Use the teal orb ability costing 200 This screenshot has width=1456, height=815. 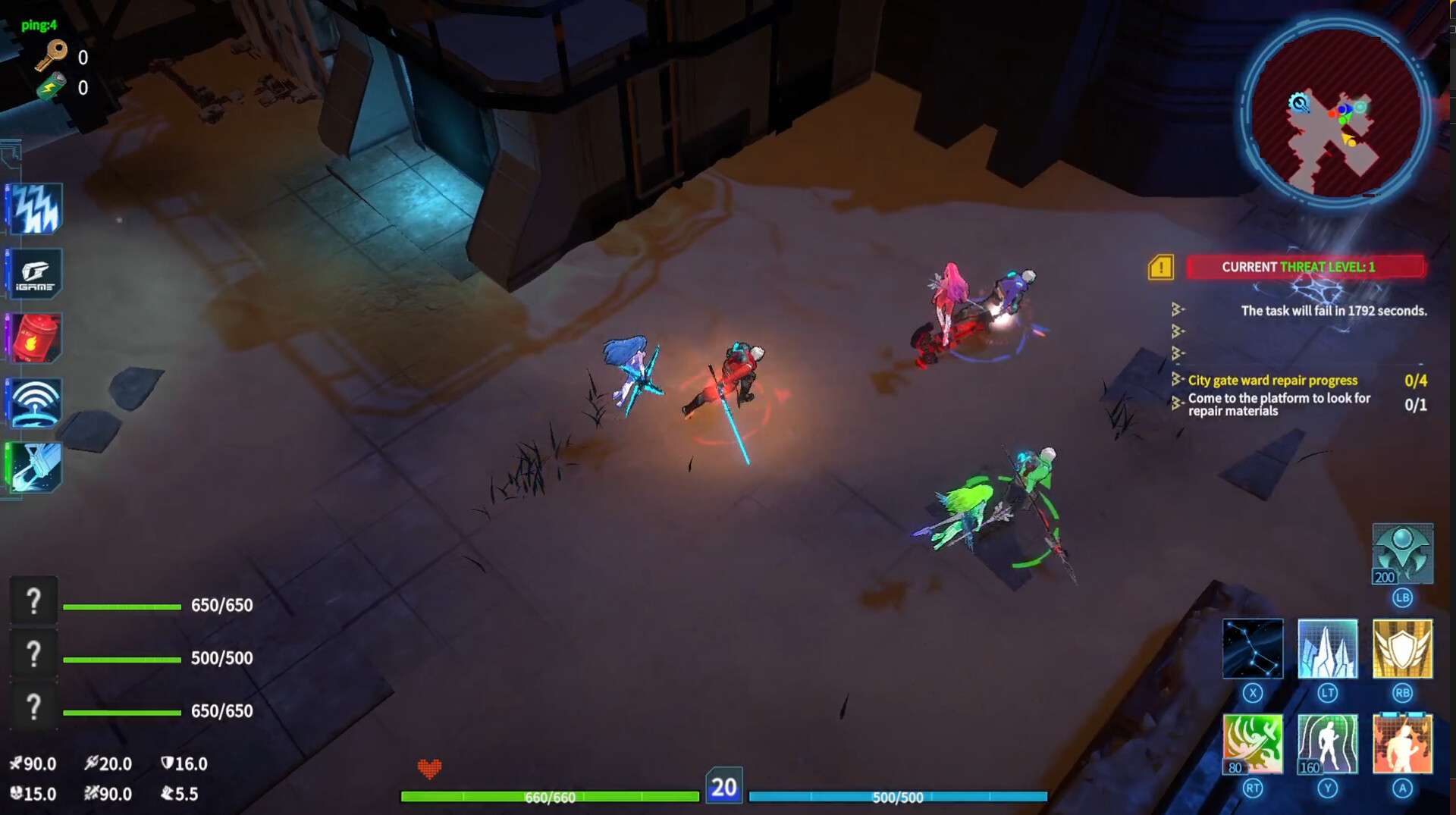(1402, 553)
